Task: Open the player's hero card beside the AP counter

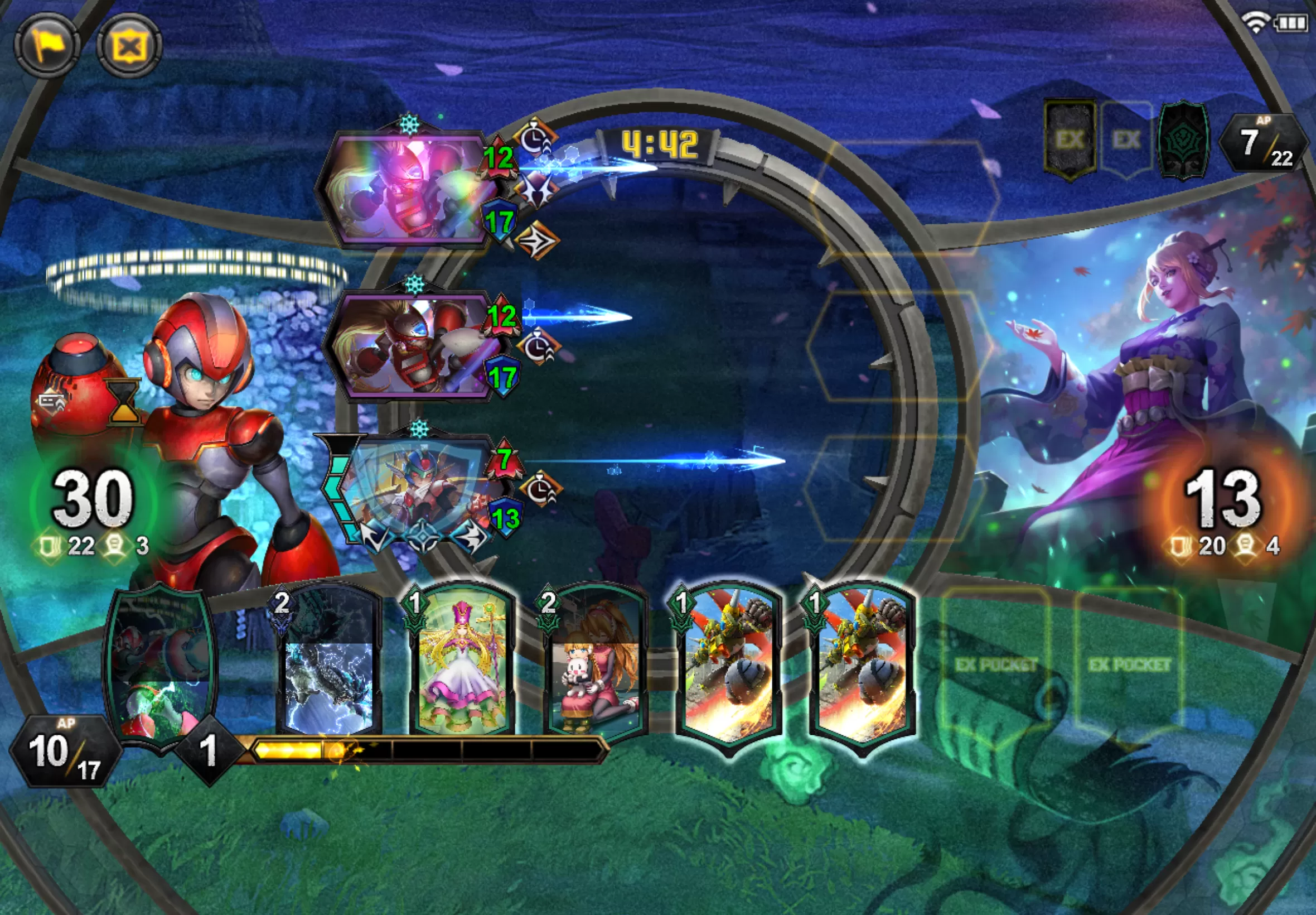Action: click(161, 665)
